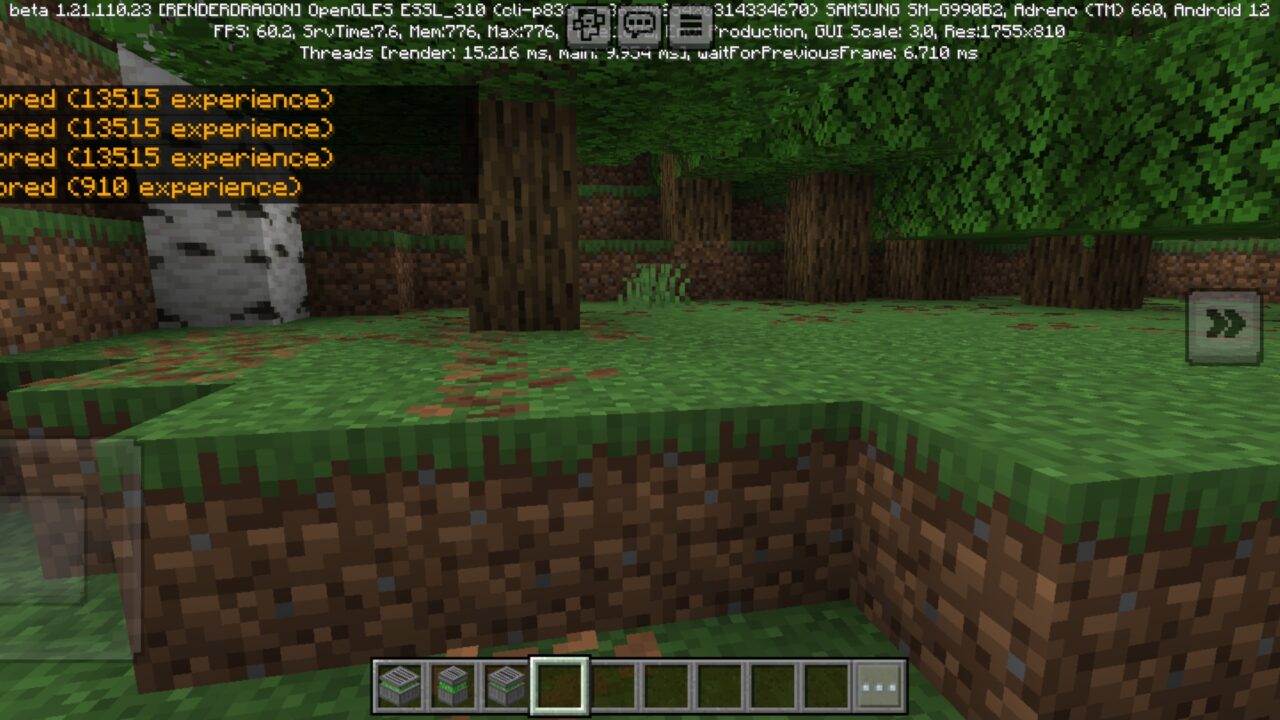The width and height of the screenshot is (1280, 720).
Task: Open chat using the speech bubble icon
Action: click(x=637, y=22)
